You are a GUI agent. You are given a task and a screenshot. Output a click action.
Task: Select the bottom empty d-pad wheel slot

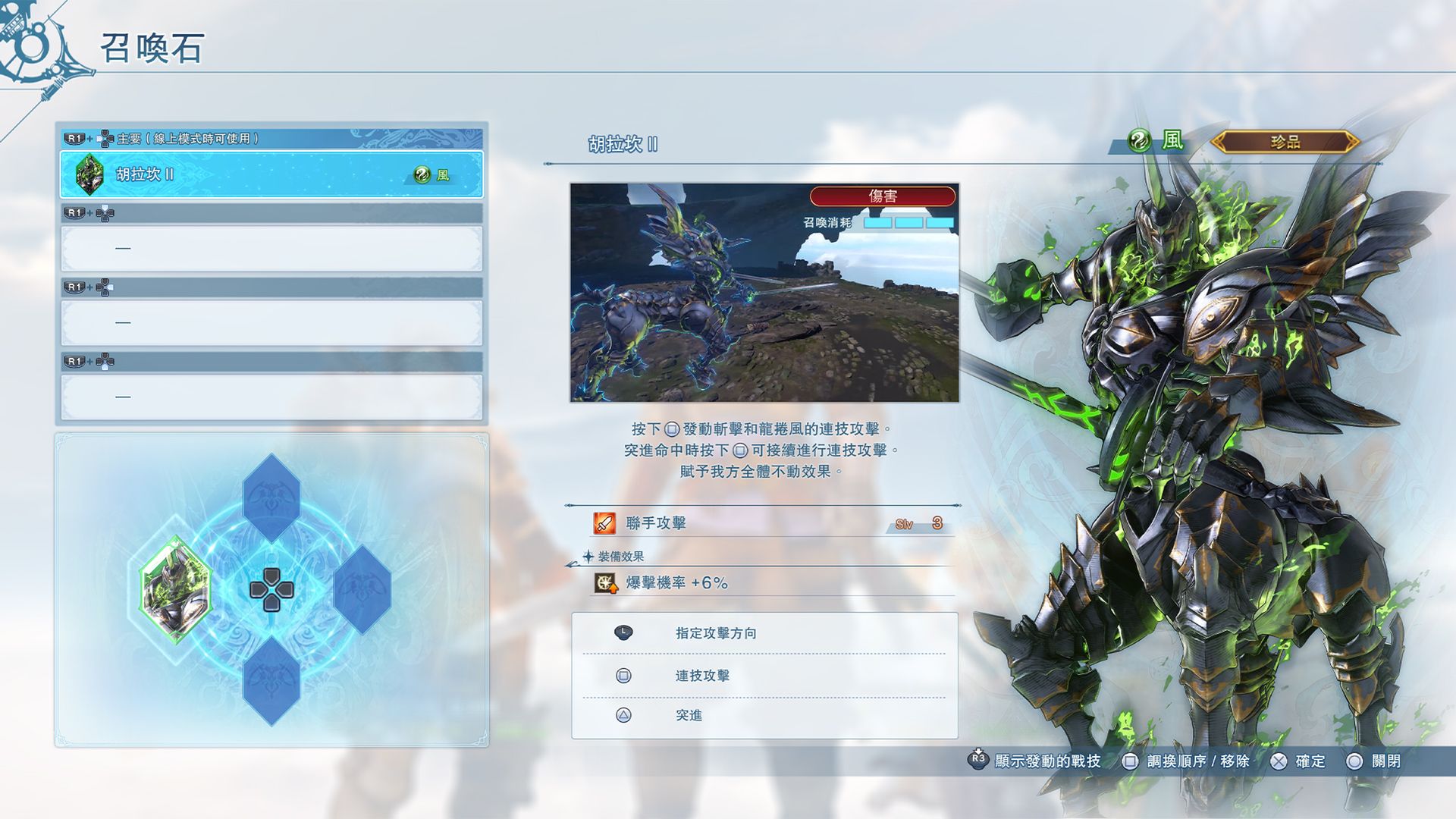click(x=271, y=680)
